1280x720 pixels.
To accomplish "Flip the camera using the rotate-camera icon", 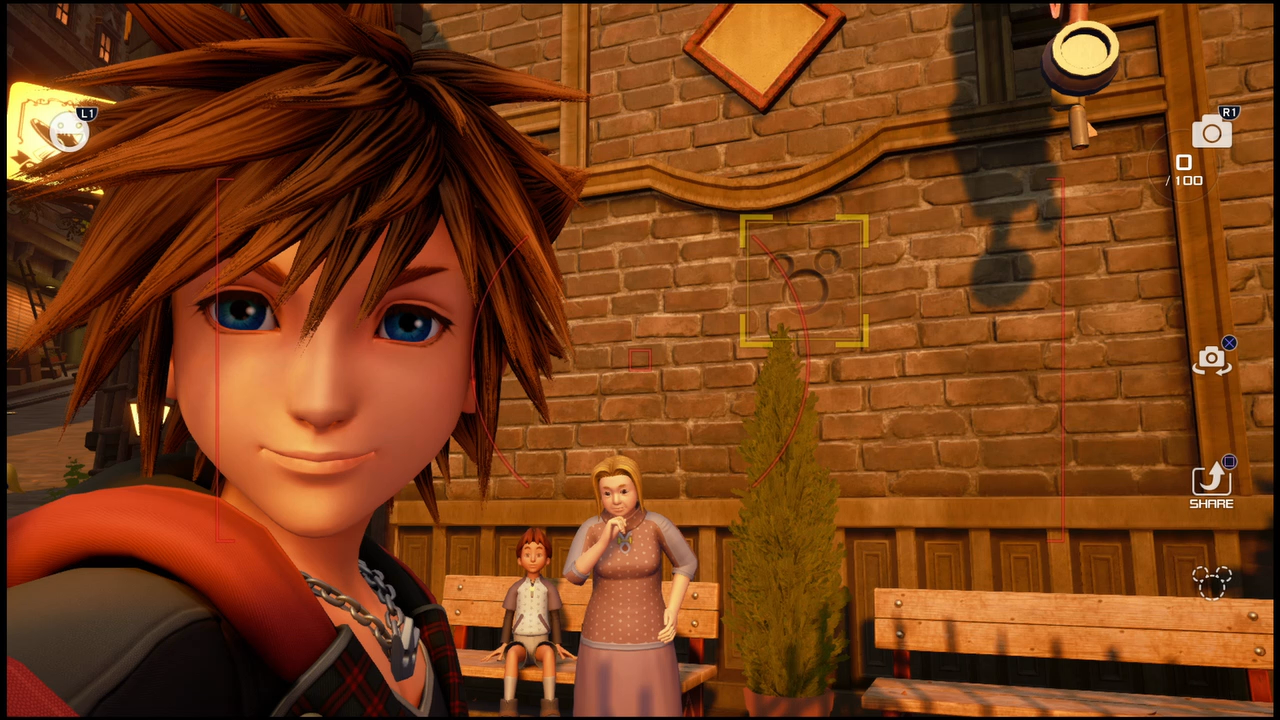I will pyautogui.click(x=1211, y=359).
